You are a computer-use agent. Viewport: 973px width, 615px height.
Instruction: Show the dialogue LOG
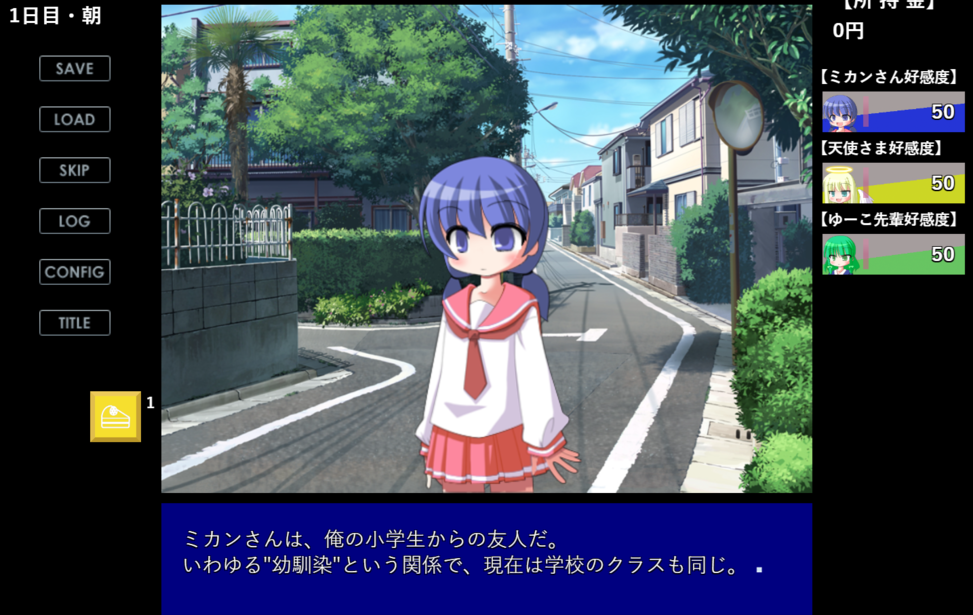coord(75,221)
